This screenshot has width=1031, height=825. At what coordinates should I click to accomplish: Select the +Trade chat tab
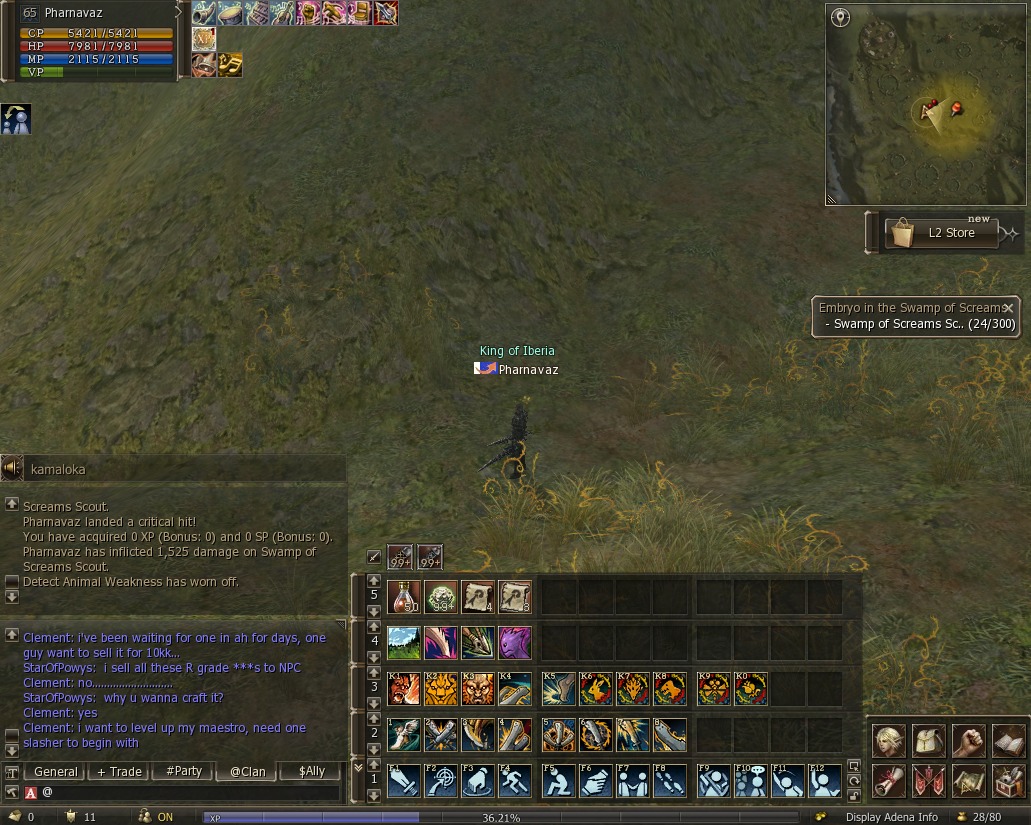point(118,771)
